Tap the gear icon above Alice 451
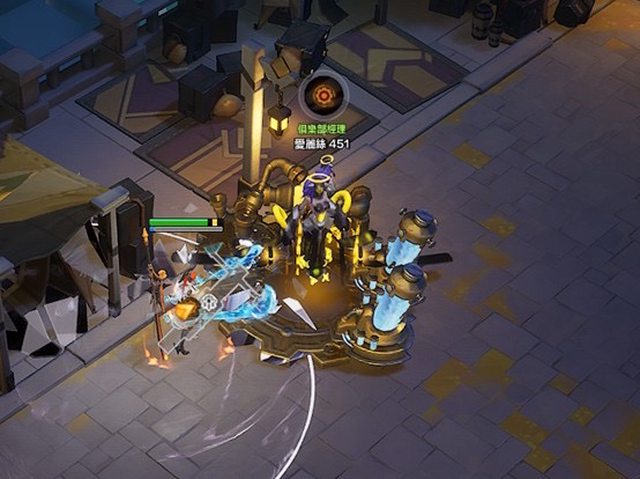640x479 pixels. (323, 96)
